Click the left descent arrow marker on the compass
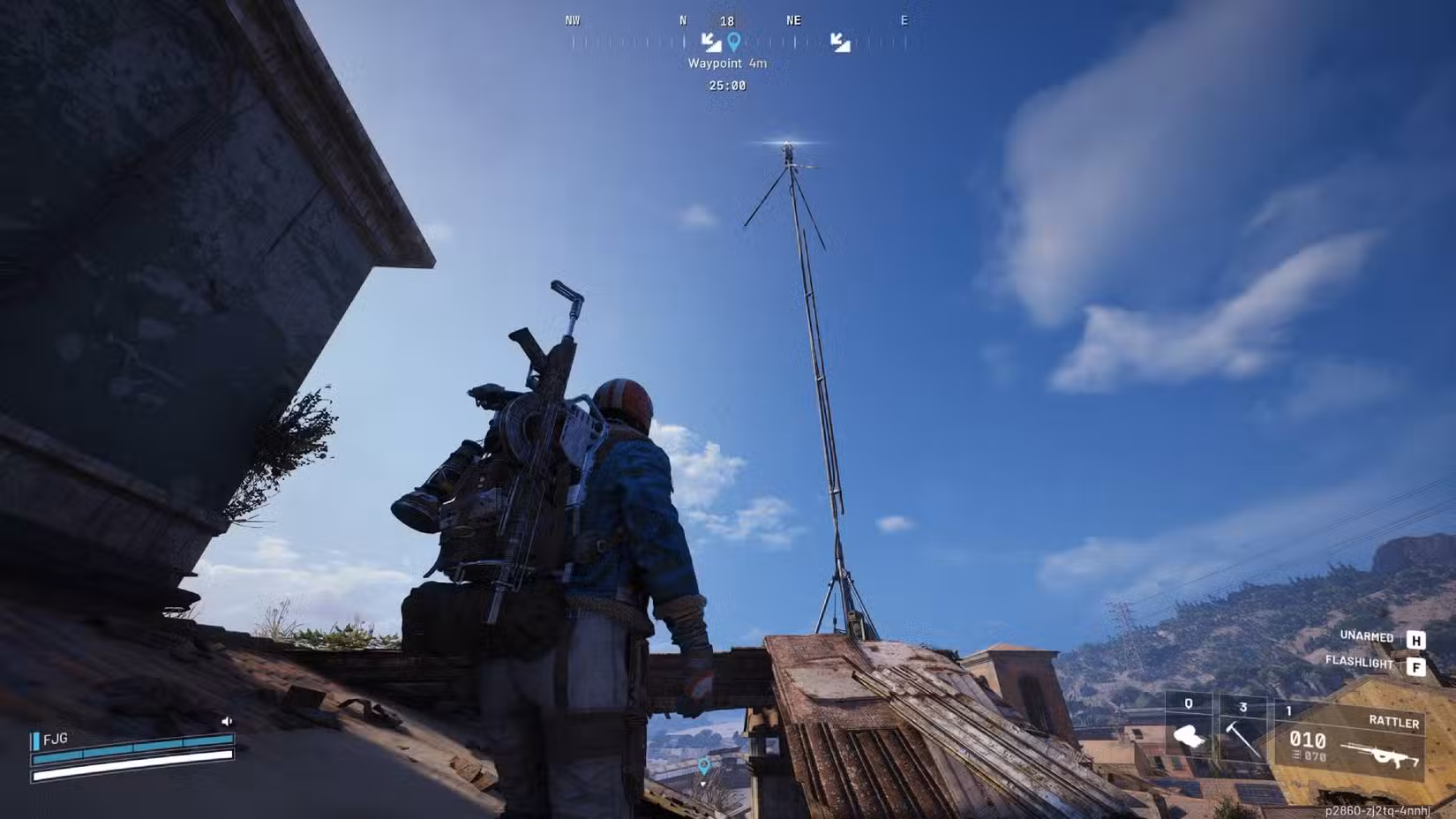Image resolution: width=1456 pixels, height=819 pixels. click(x=710, y=41)
